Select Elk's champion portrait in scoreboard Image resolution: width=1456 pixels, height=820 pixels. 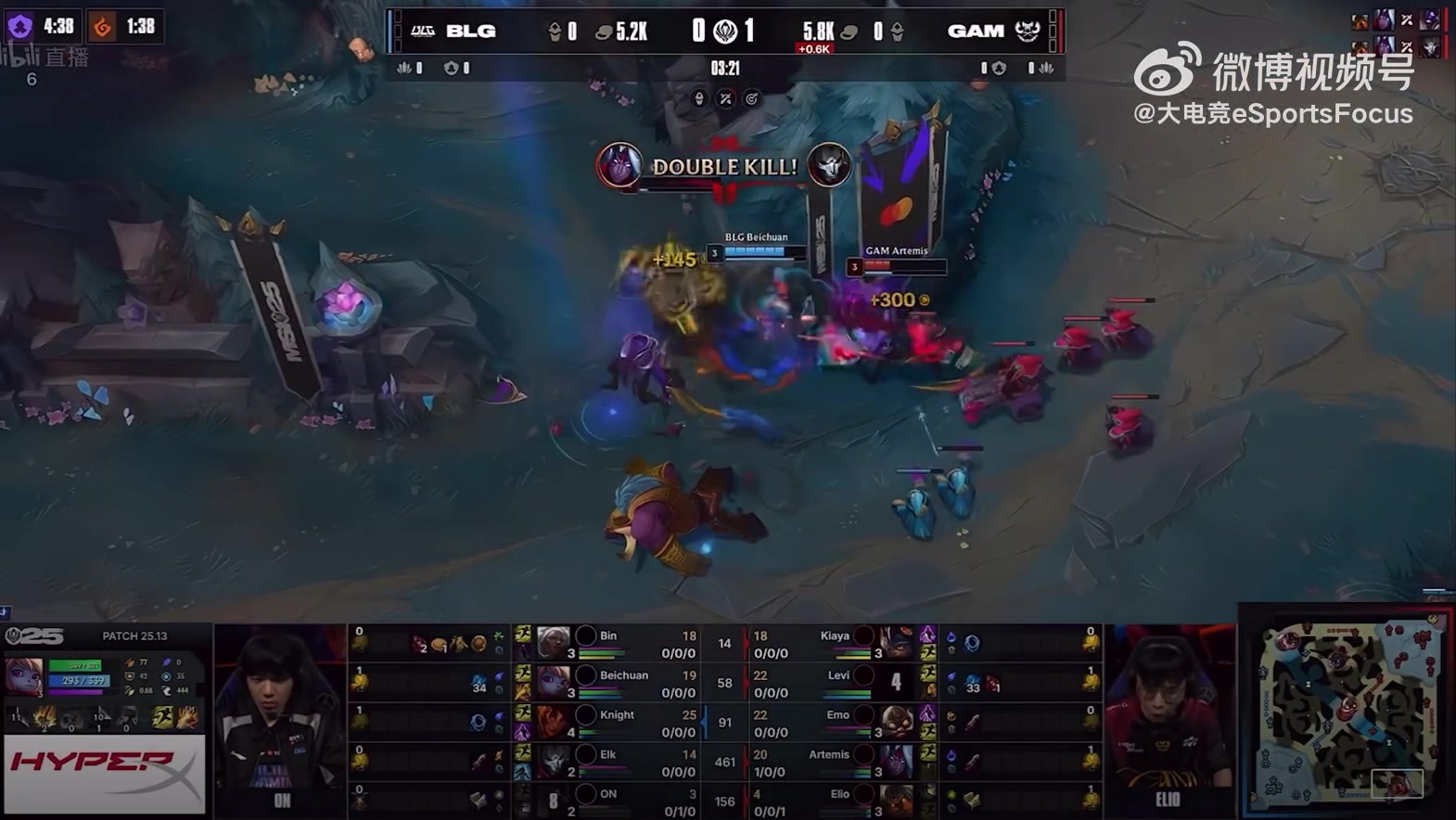554,762
